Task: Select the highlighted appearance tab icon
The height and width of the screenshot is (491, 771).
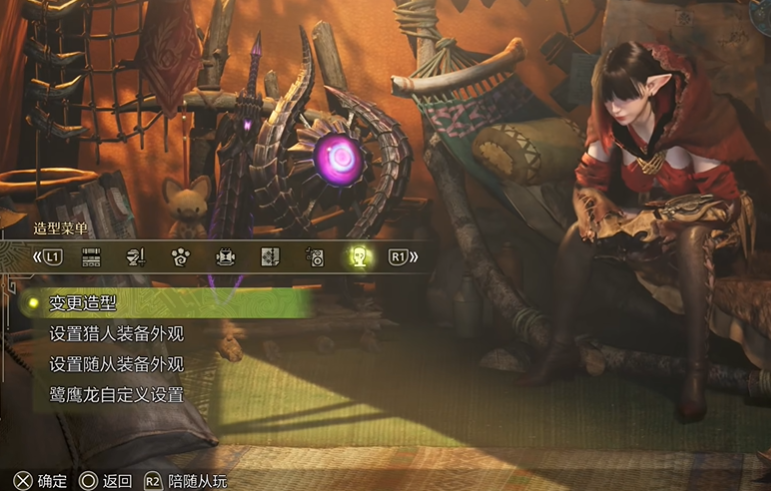Action: 359,257
